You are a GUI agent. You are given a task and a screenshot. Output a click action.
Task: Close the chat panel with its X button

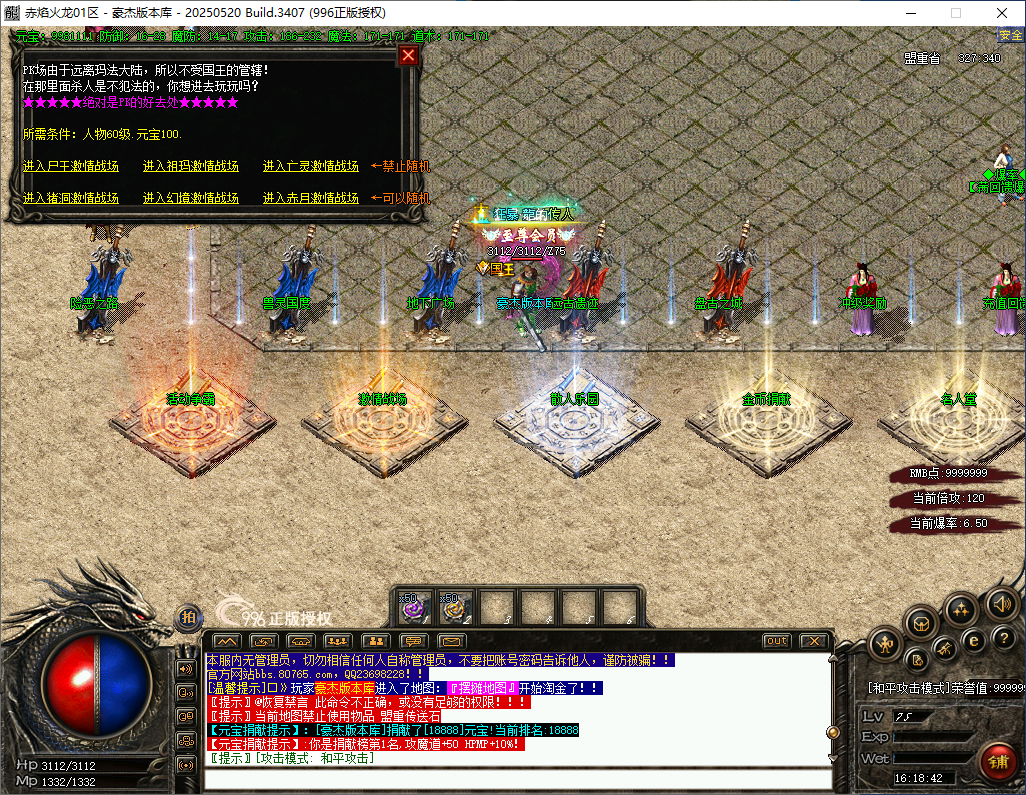point(815,640)
